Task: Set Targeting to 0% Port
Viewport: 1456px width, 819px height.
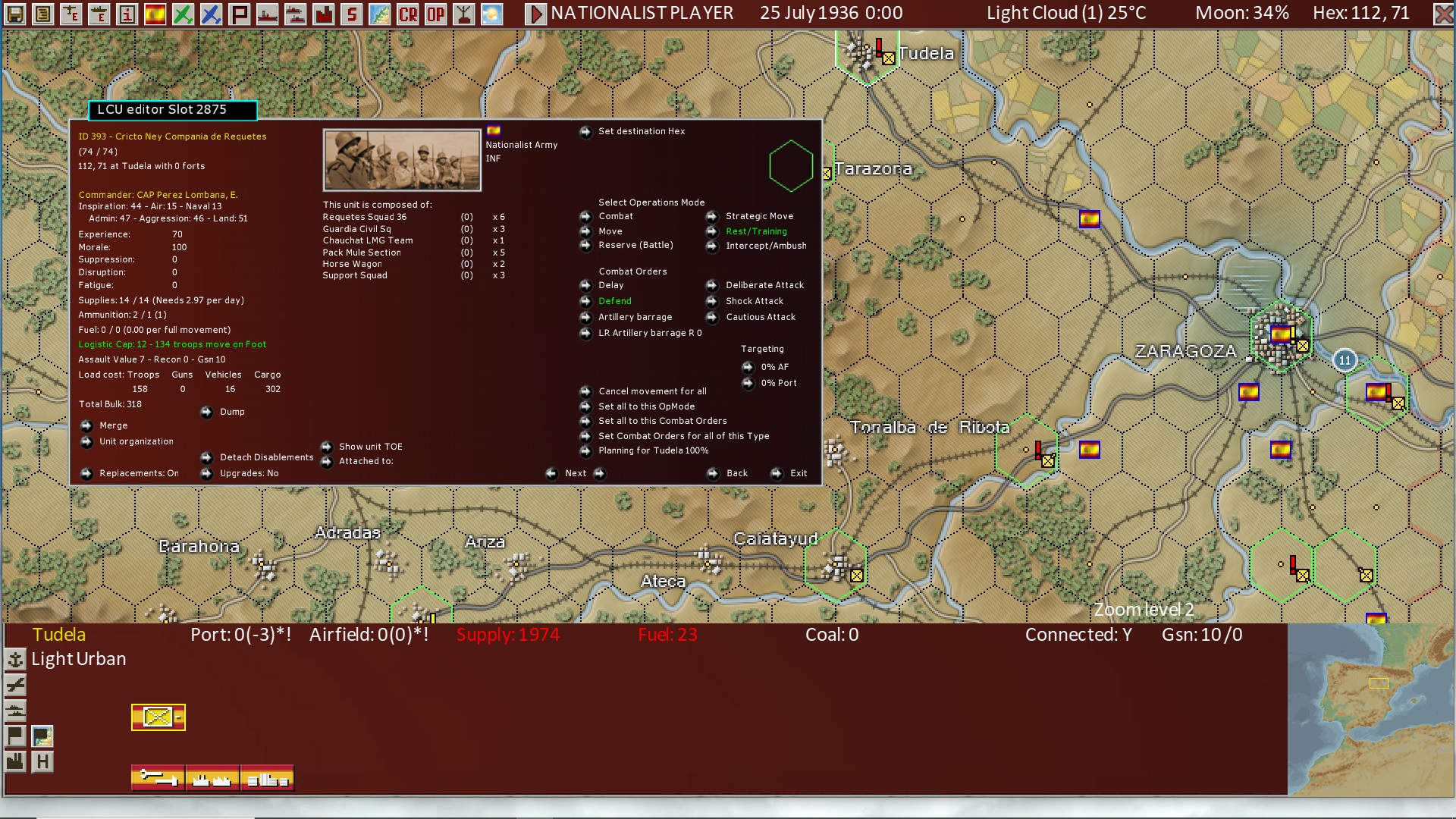Action: (x=779, y=383)
